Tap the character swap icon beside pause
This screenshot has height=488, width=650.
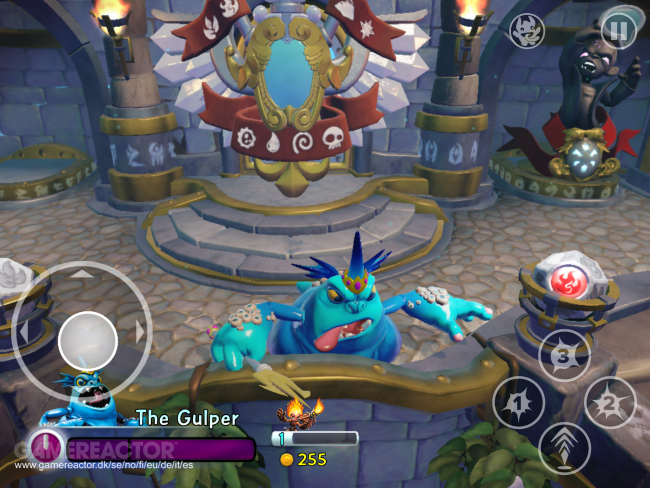[527, 31]
